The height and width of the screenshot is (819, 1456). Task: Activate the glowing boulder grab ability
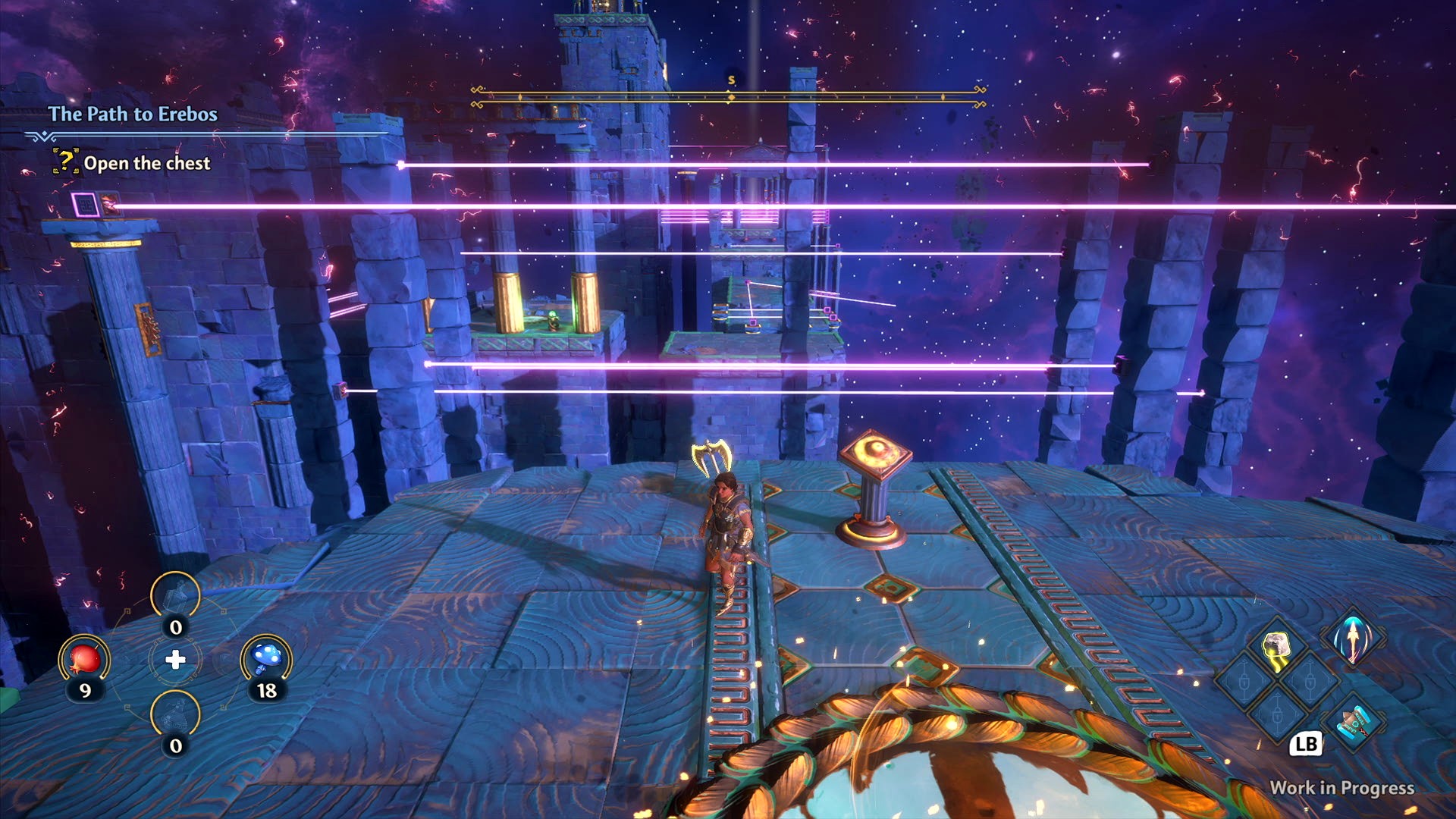point(1277,648)
